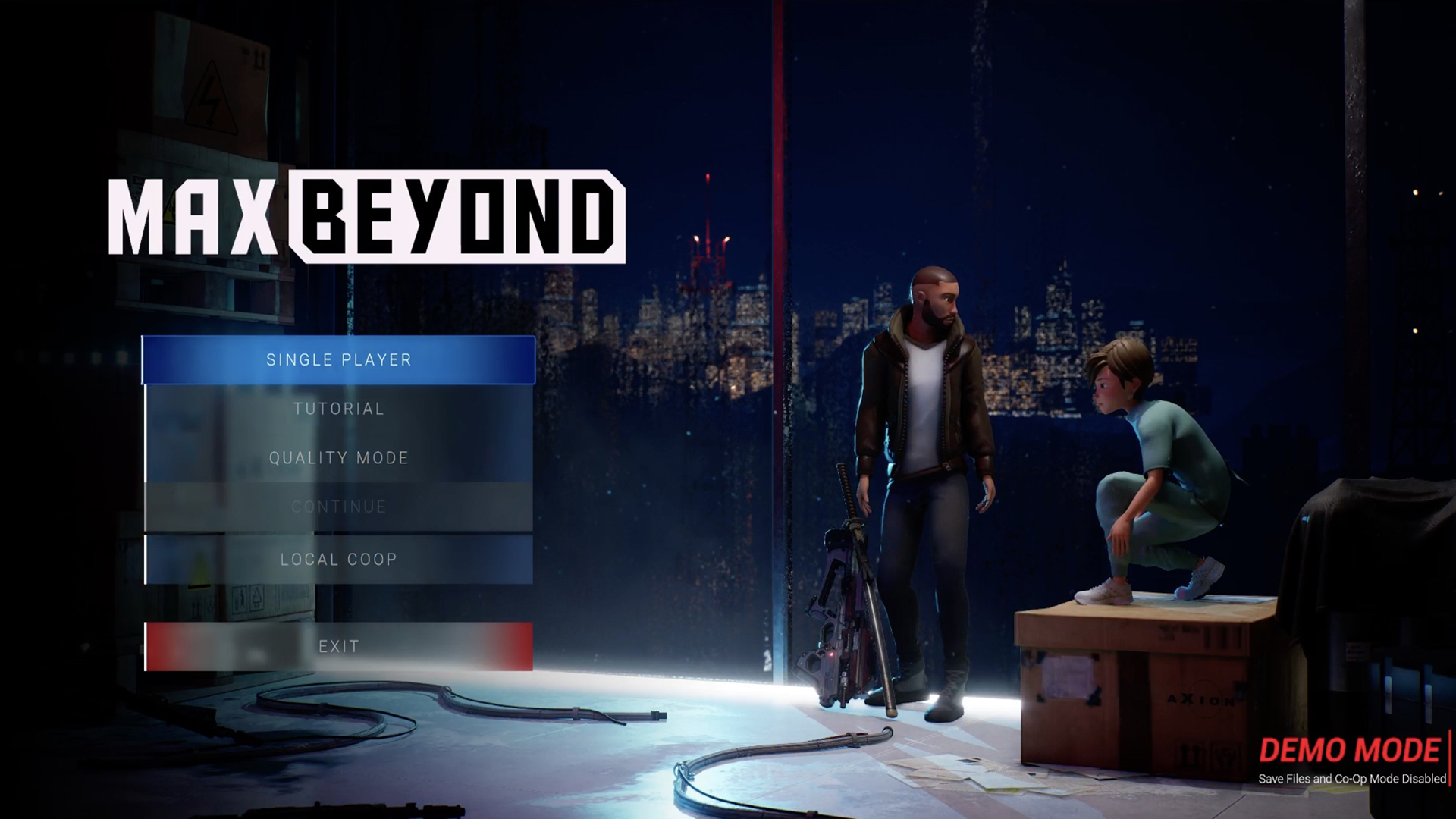The height and width of the screenshot is (819, 1456).
Task: Select the SINGLE PLAYER menu option
Action: tap(338, 360)
